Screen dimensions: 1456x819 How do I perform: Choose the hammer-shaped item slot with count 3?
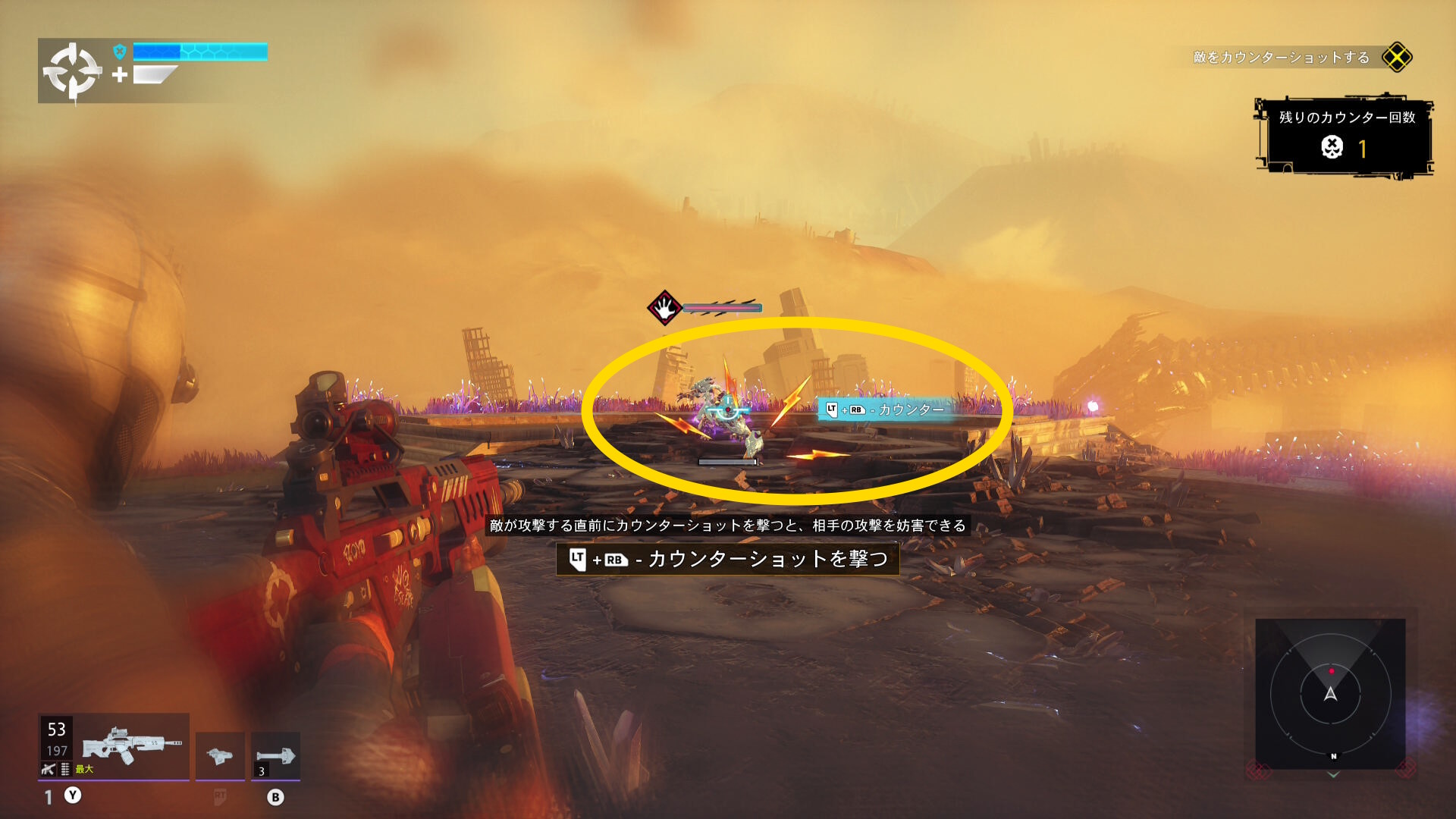[275, 755]
